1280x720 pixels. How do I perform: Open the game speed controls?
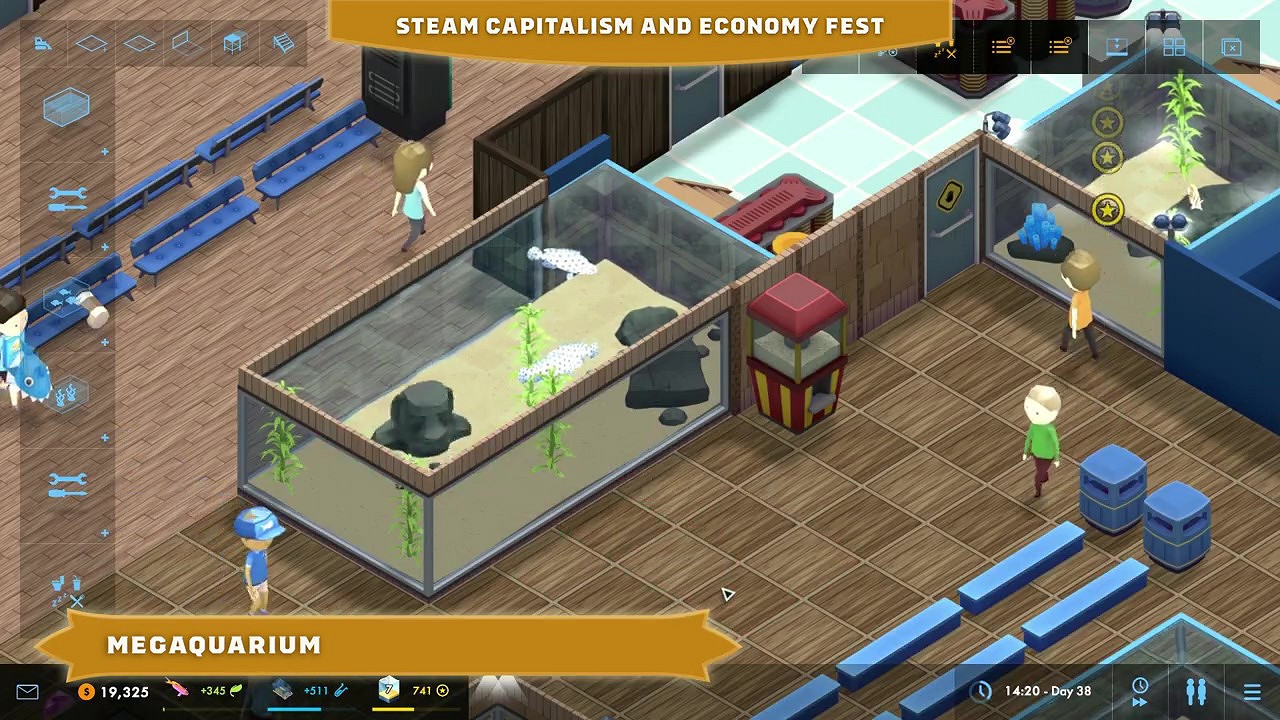pos(1140,690)
